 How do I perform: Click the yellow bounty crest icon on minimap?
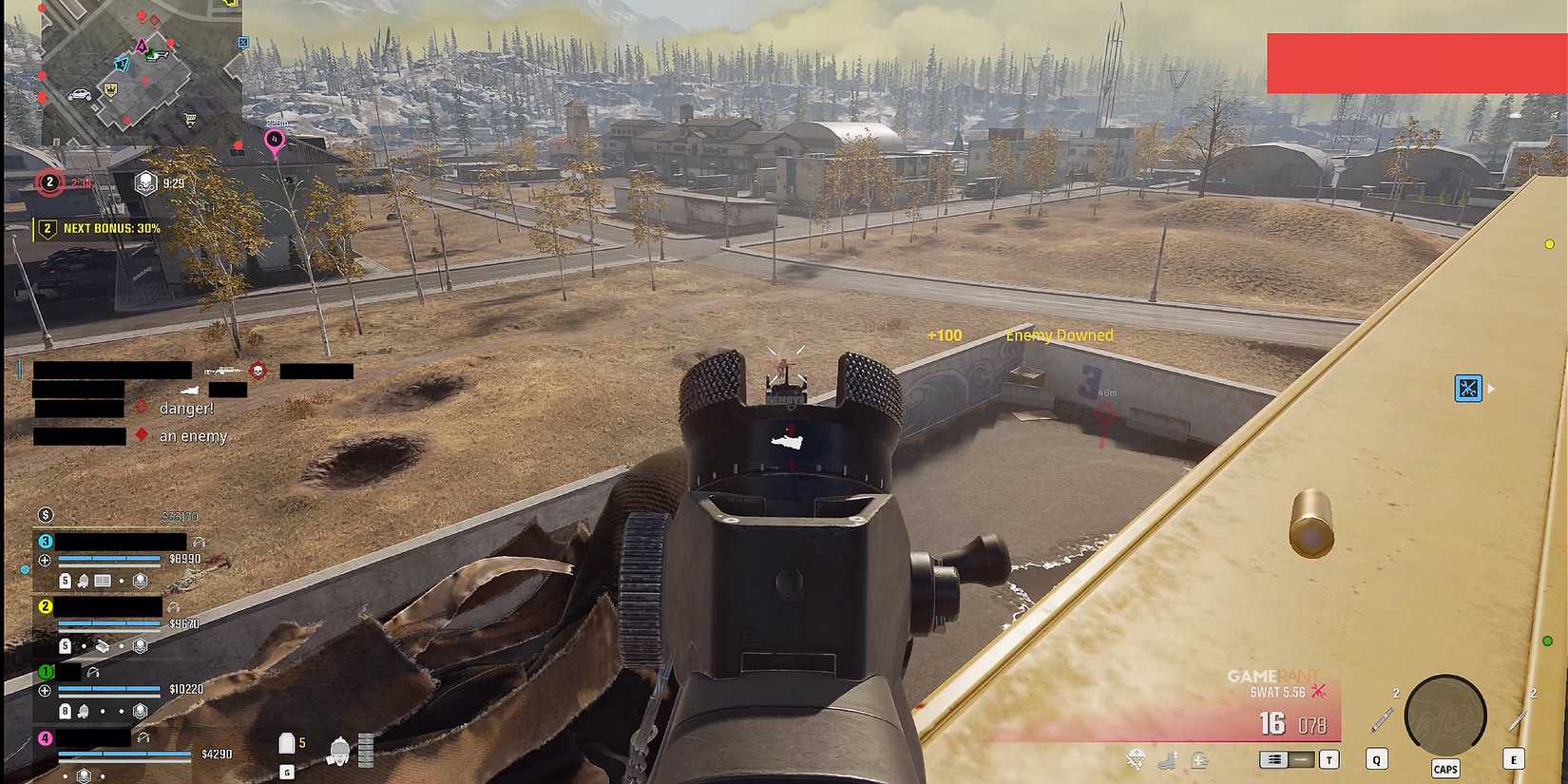(x=110, y=90)
